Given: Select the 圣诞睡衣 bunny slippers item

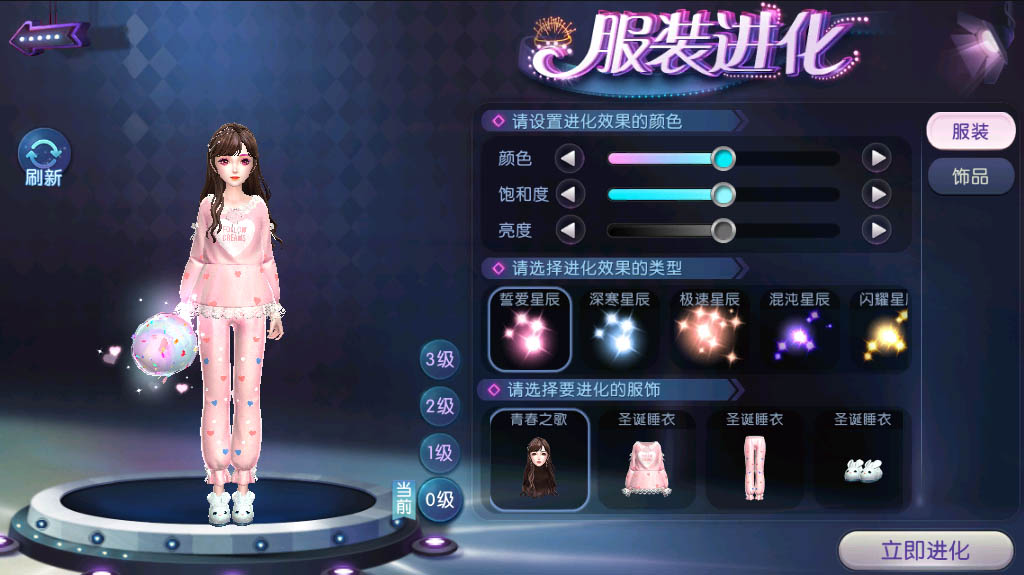Looking at the screenshot, I should (x=862, y=459).
